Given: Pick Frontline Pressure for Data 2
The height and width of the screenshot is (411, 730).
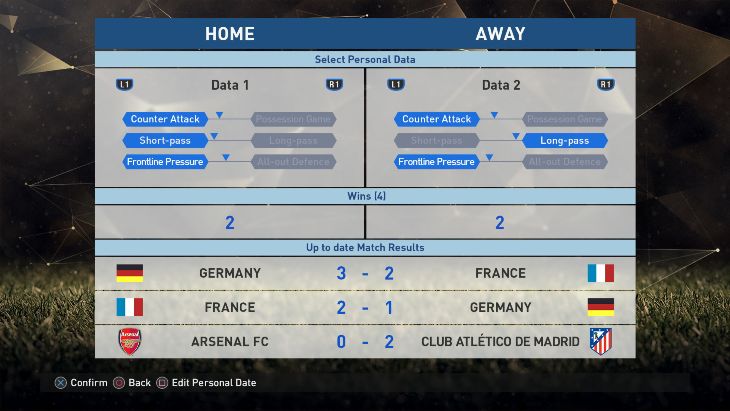Looking at the screenshot, I should pyautogui.click(x=436, y=162).
